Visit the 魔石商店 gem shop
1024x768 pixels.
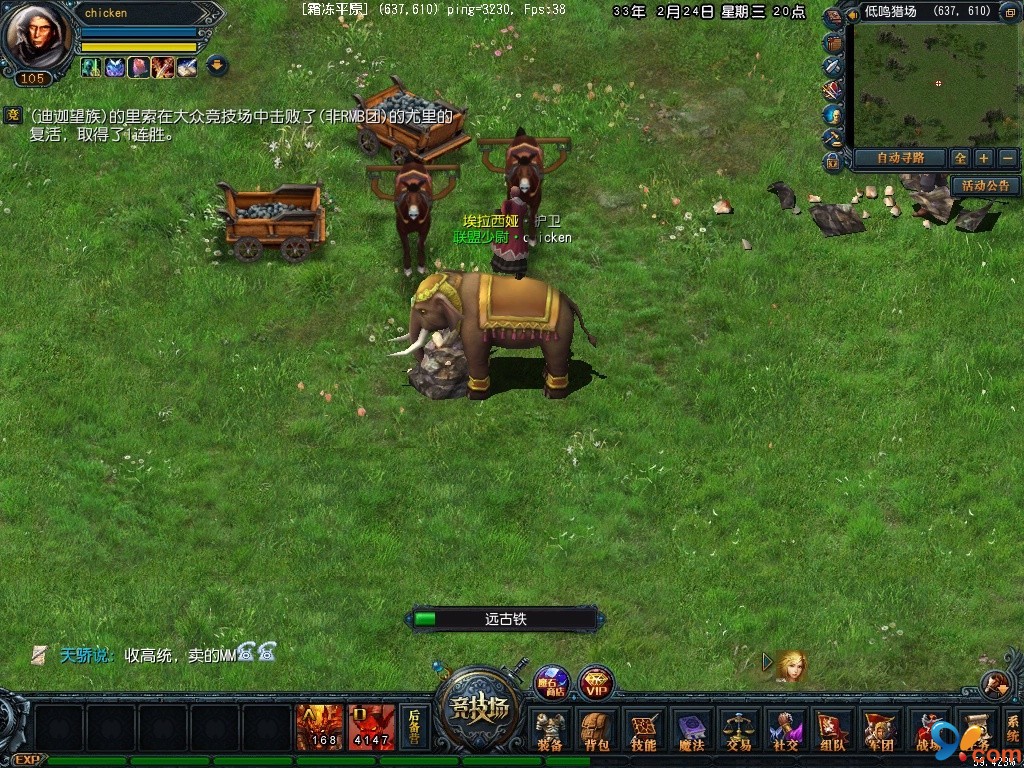[x=550, y=682]
